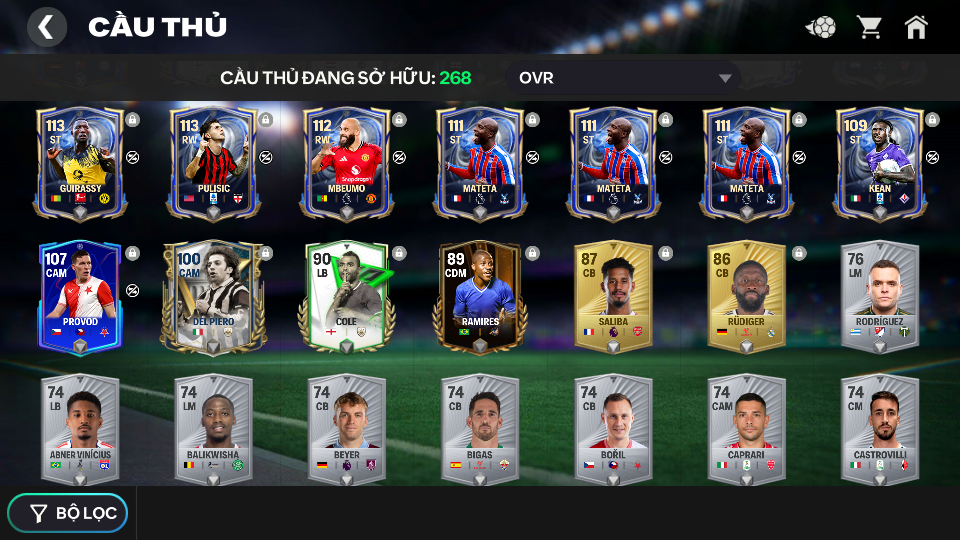
Task: Select the 113 ST Guirassy card
Action: pos(80,162)
